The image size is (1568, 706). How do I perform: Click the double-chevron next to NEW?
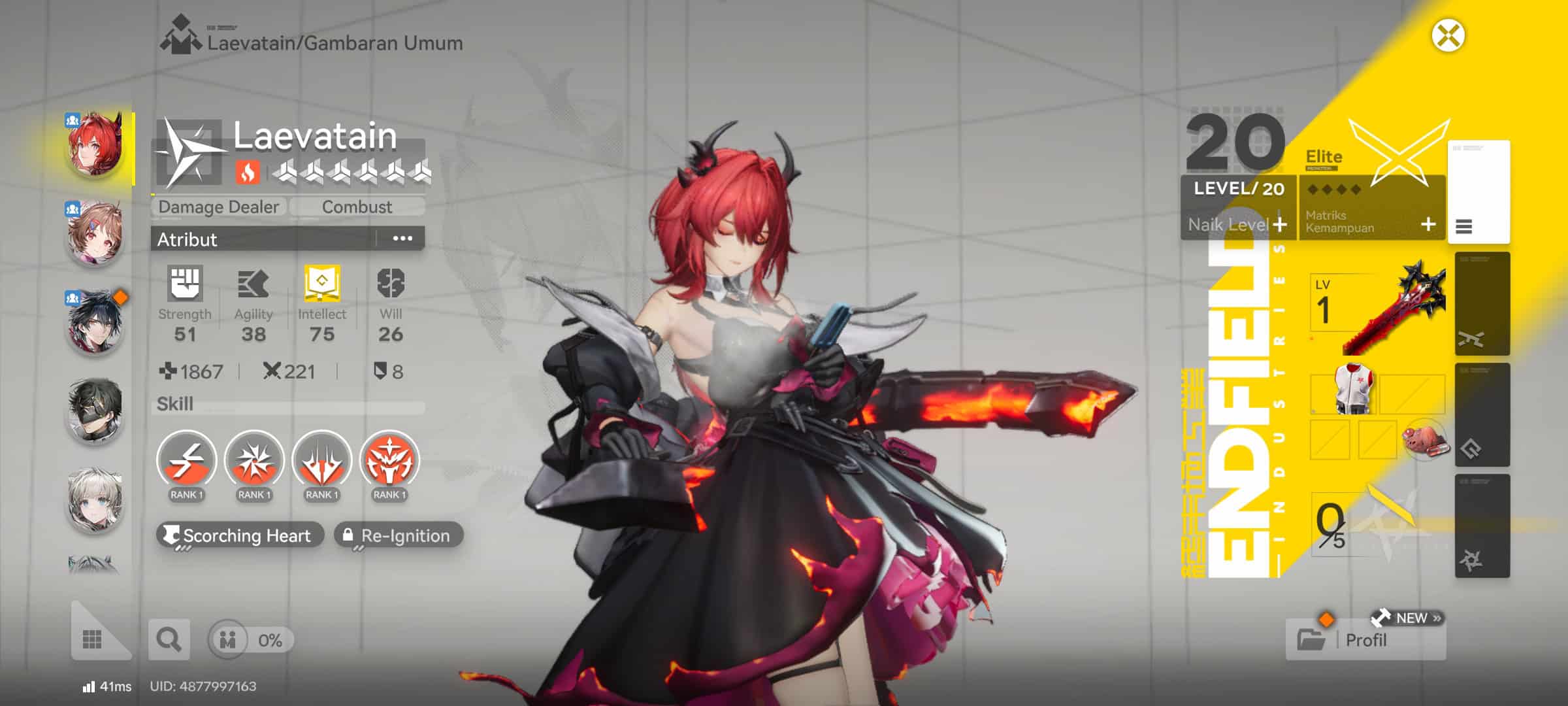tap(1438, 617)
